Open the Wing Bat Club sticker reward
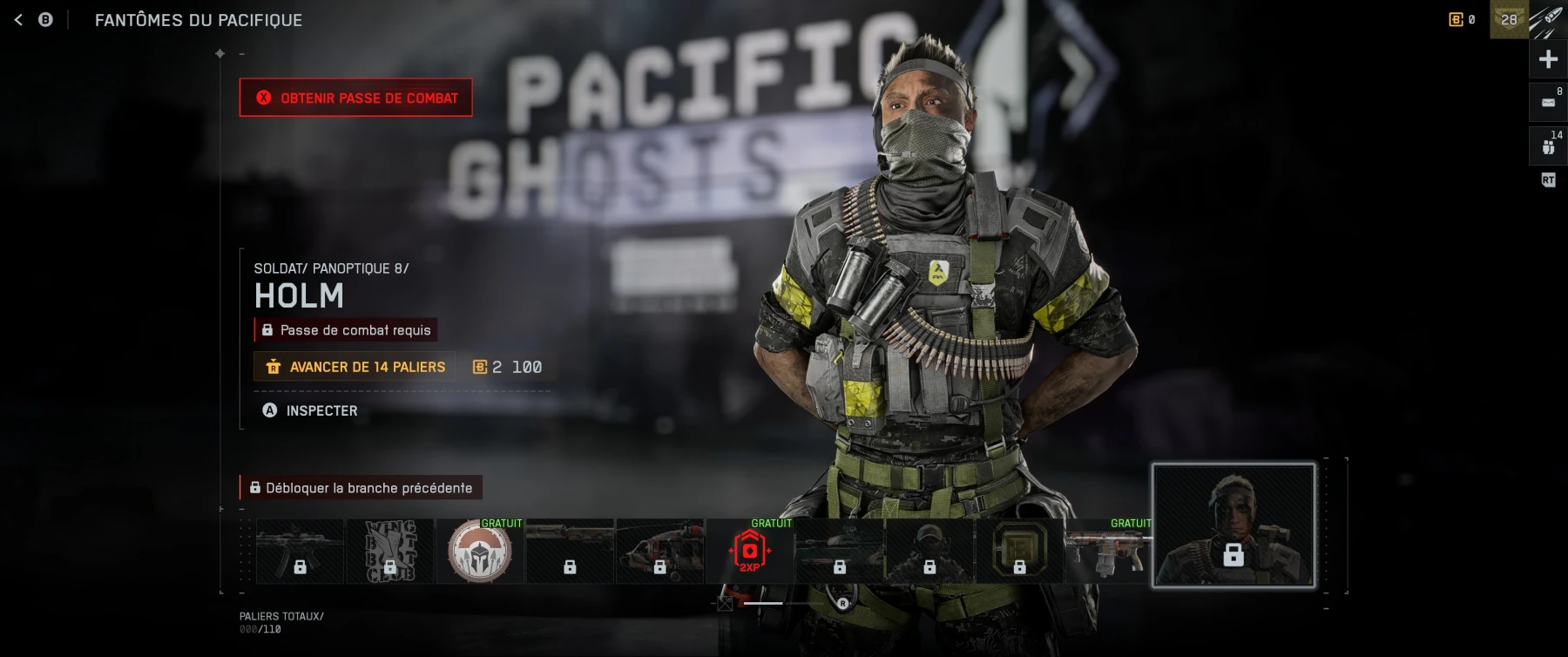 point(389,552)
